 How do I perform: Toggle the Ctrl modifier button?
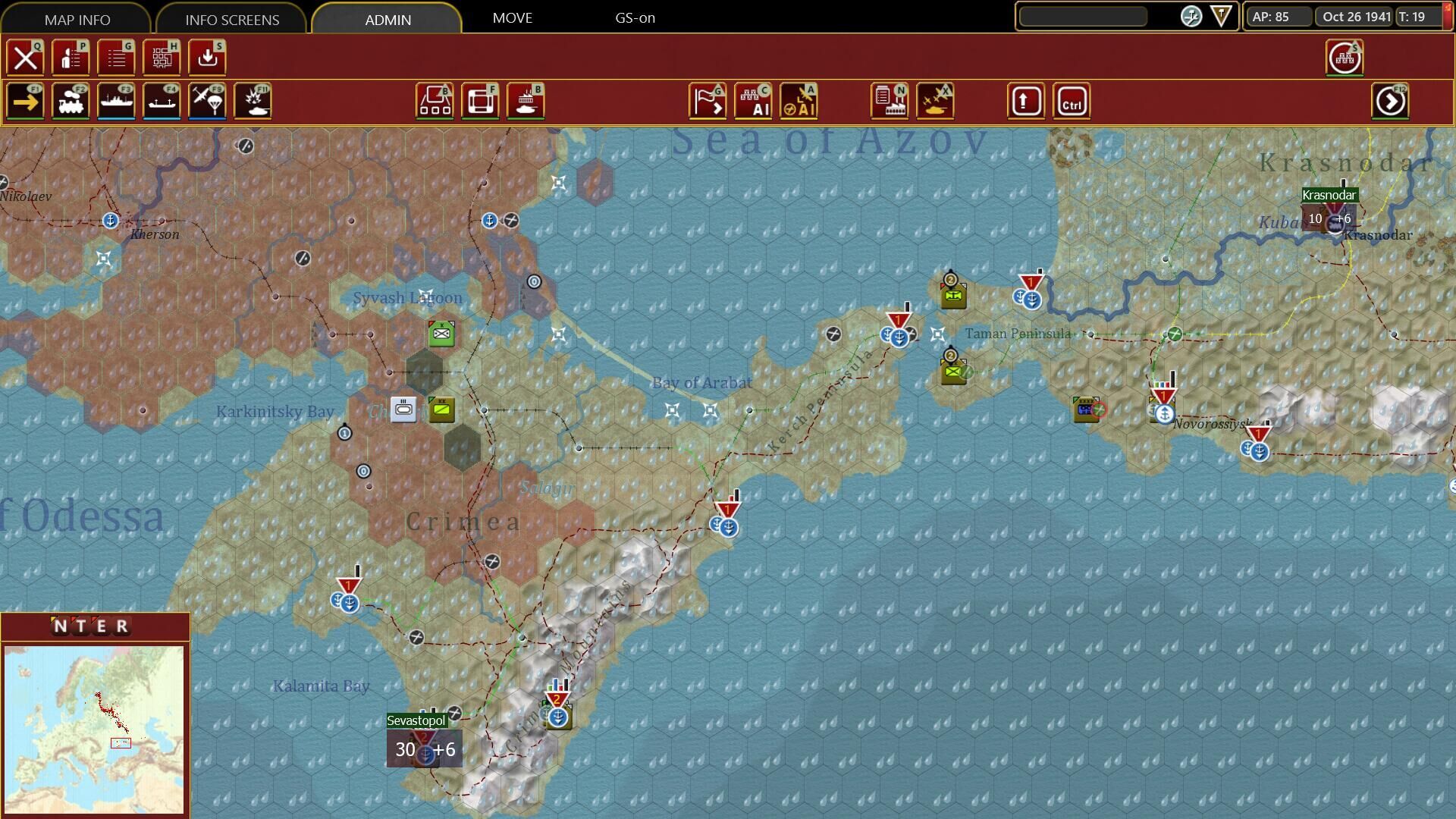pyautogui.click(x=1072, y=101)
